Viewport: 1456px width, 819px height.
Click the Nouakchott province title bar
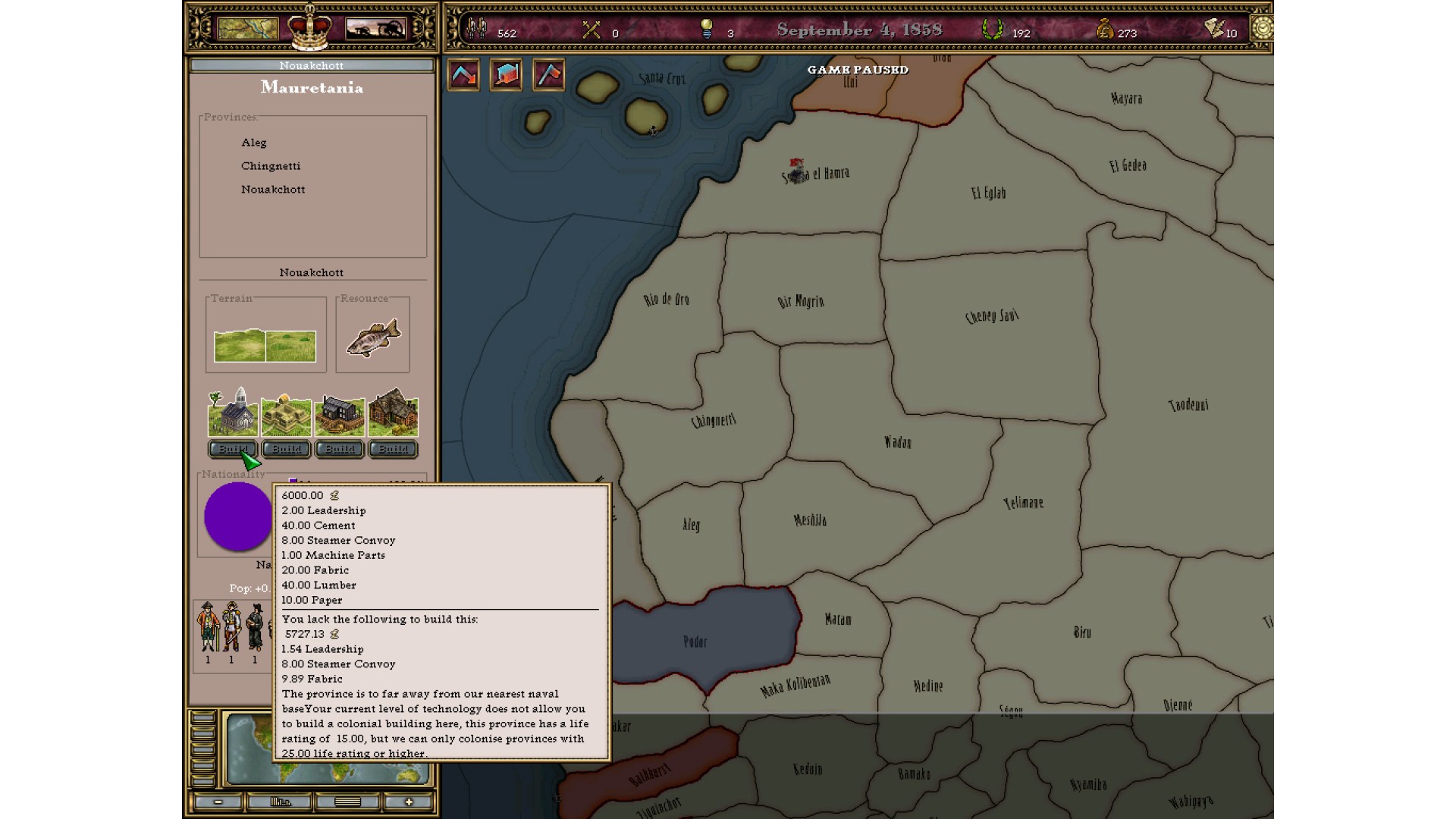point(312,65)
